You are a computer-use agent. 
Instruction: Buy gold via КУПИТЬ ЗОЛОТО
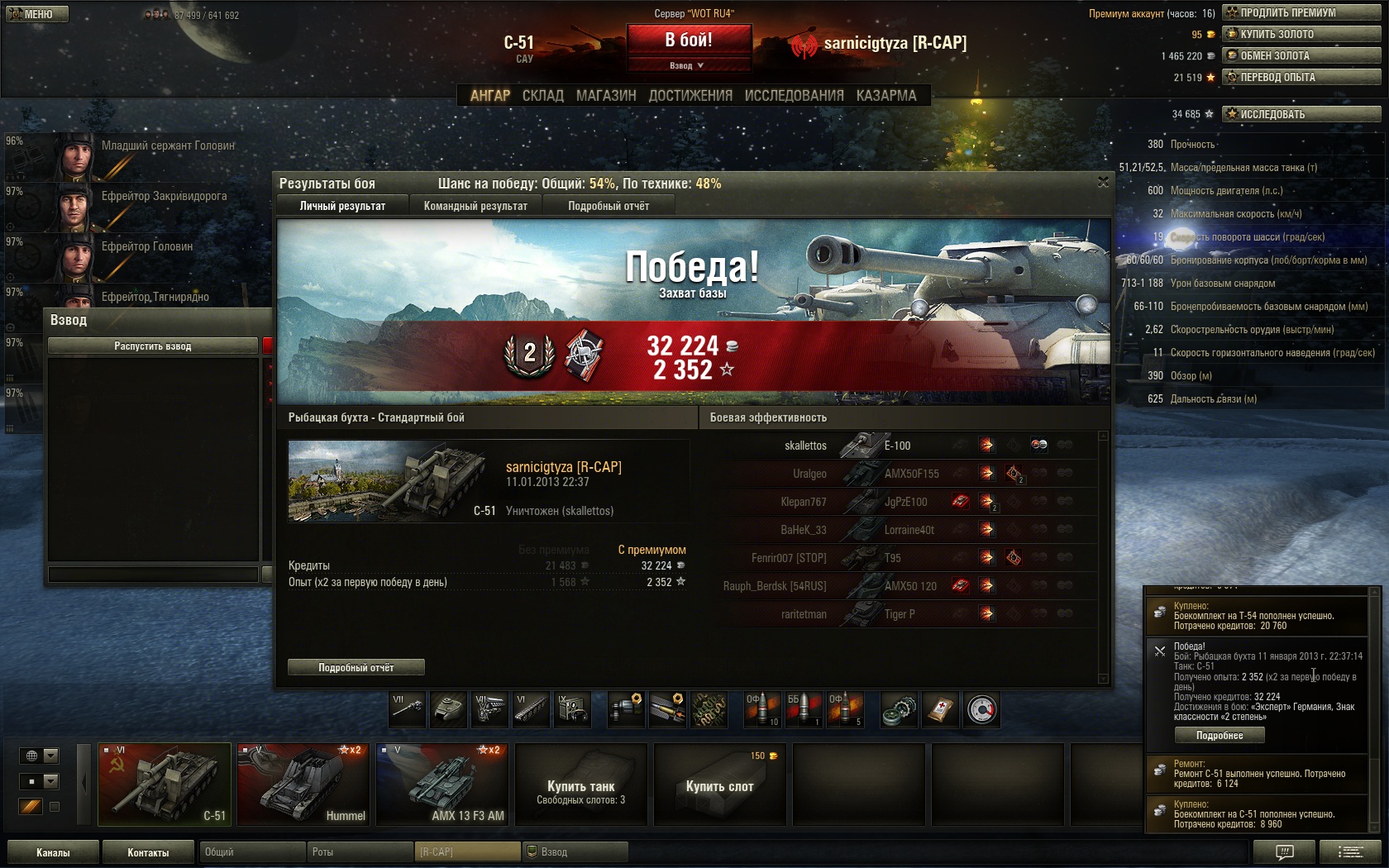[x=1301, y=34]
